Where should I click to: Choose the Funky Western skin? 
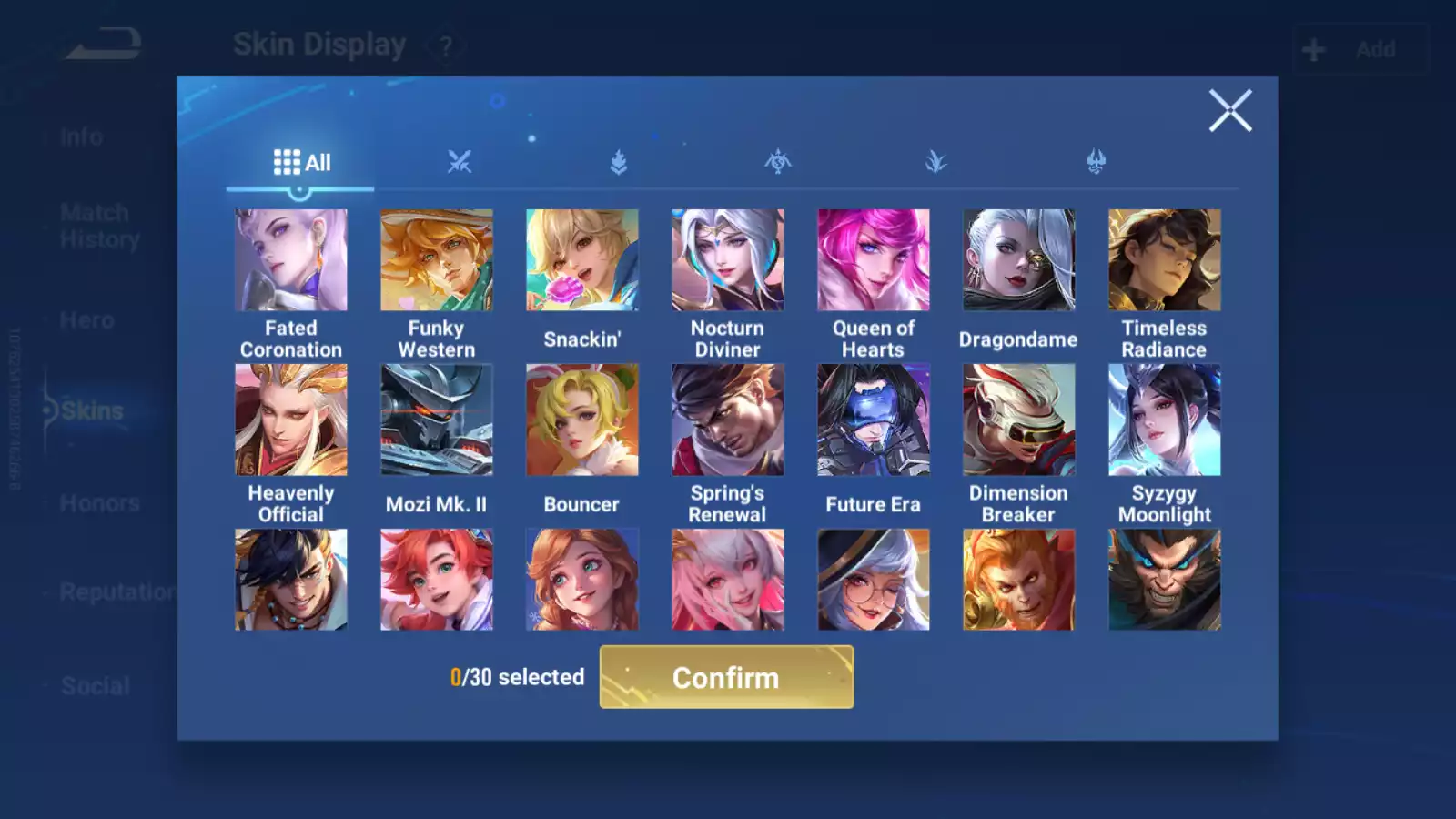[x=437, y=260]
